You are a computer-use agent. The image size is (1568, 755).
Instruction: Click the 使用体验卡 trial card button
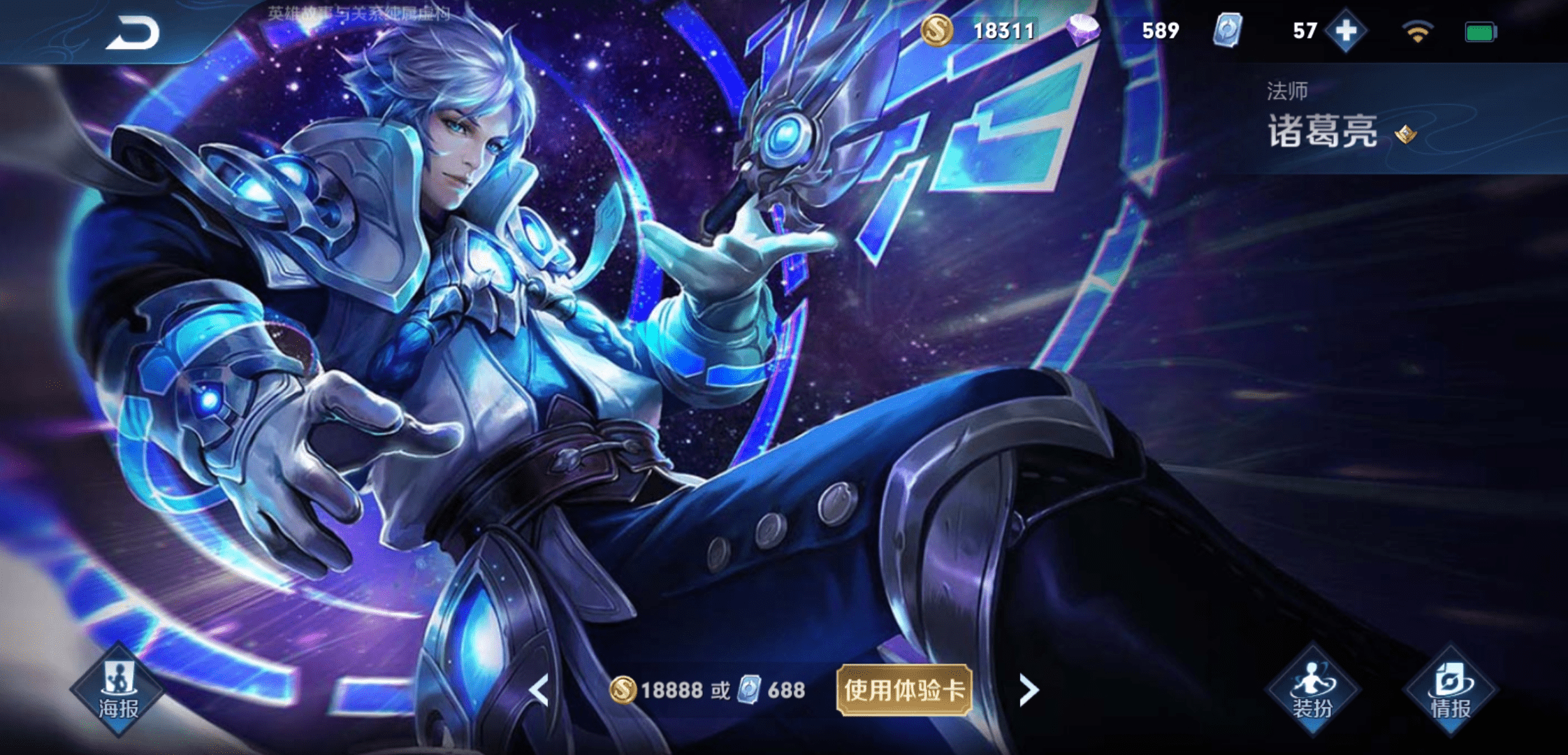[x=904, y=690]
